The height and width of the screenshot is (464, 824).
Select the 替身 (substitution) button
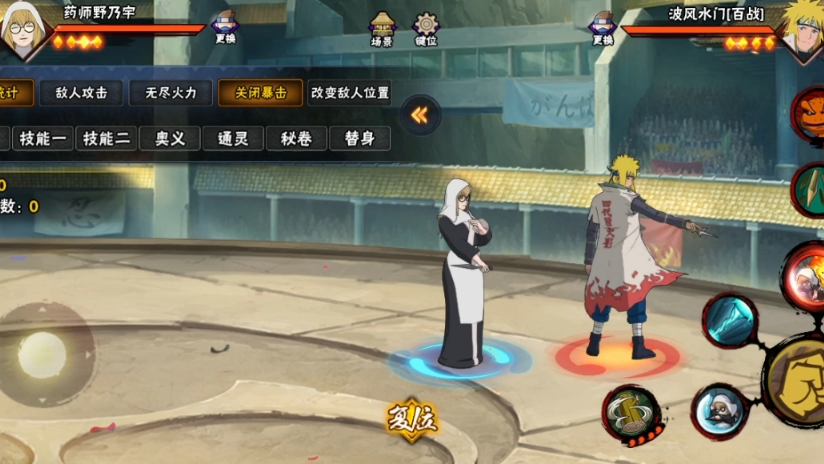click(359, 138)
